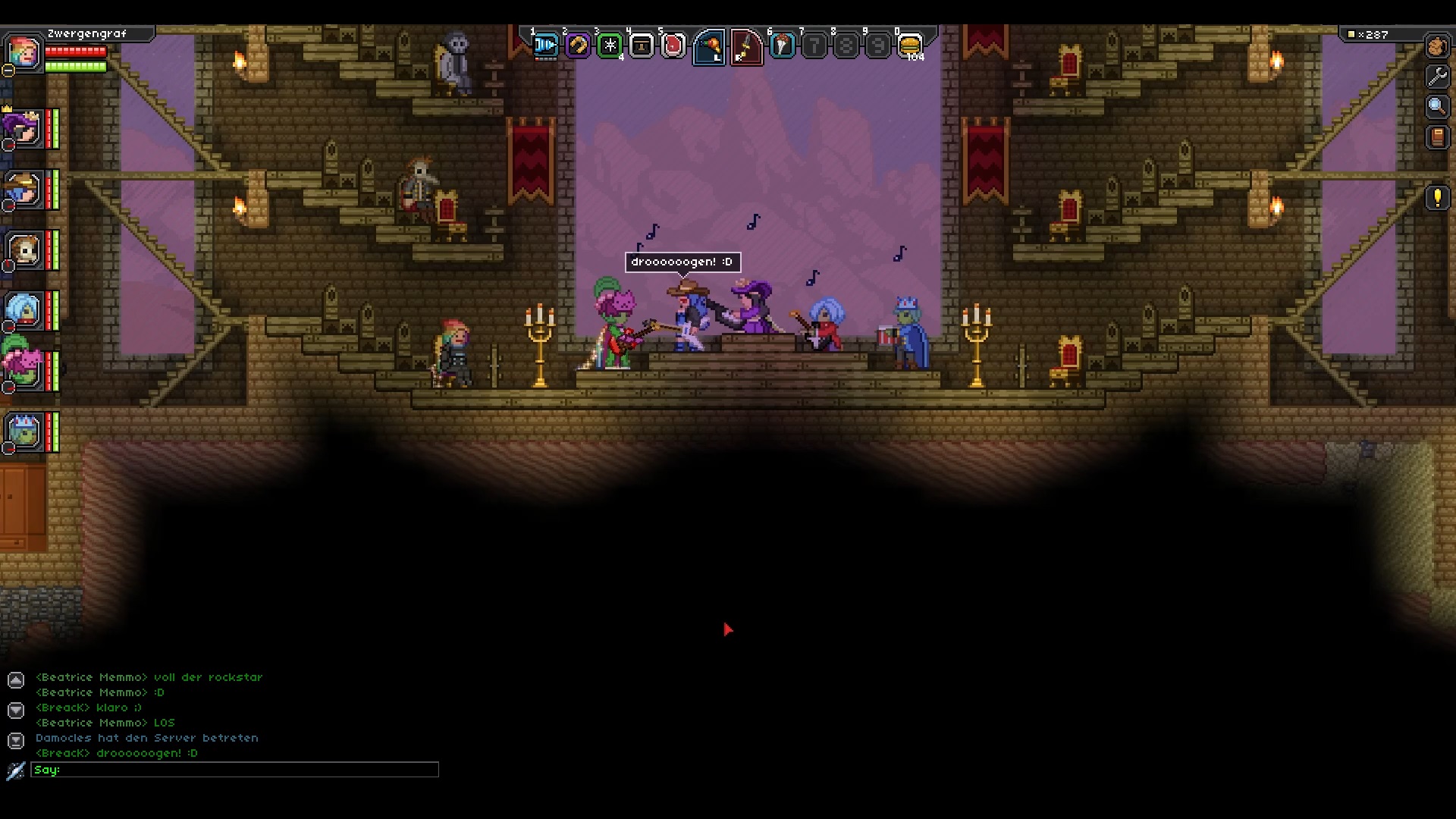This screenshot has width=1456, height=819.
Task: Click the chat scroll-up arrow button
Action: pyautogui.click(x=16, y=680)
